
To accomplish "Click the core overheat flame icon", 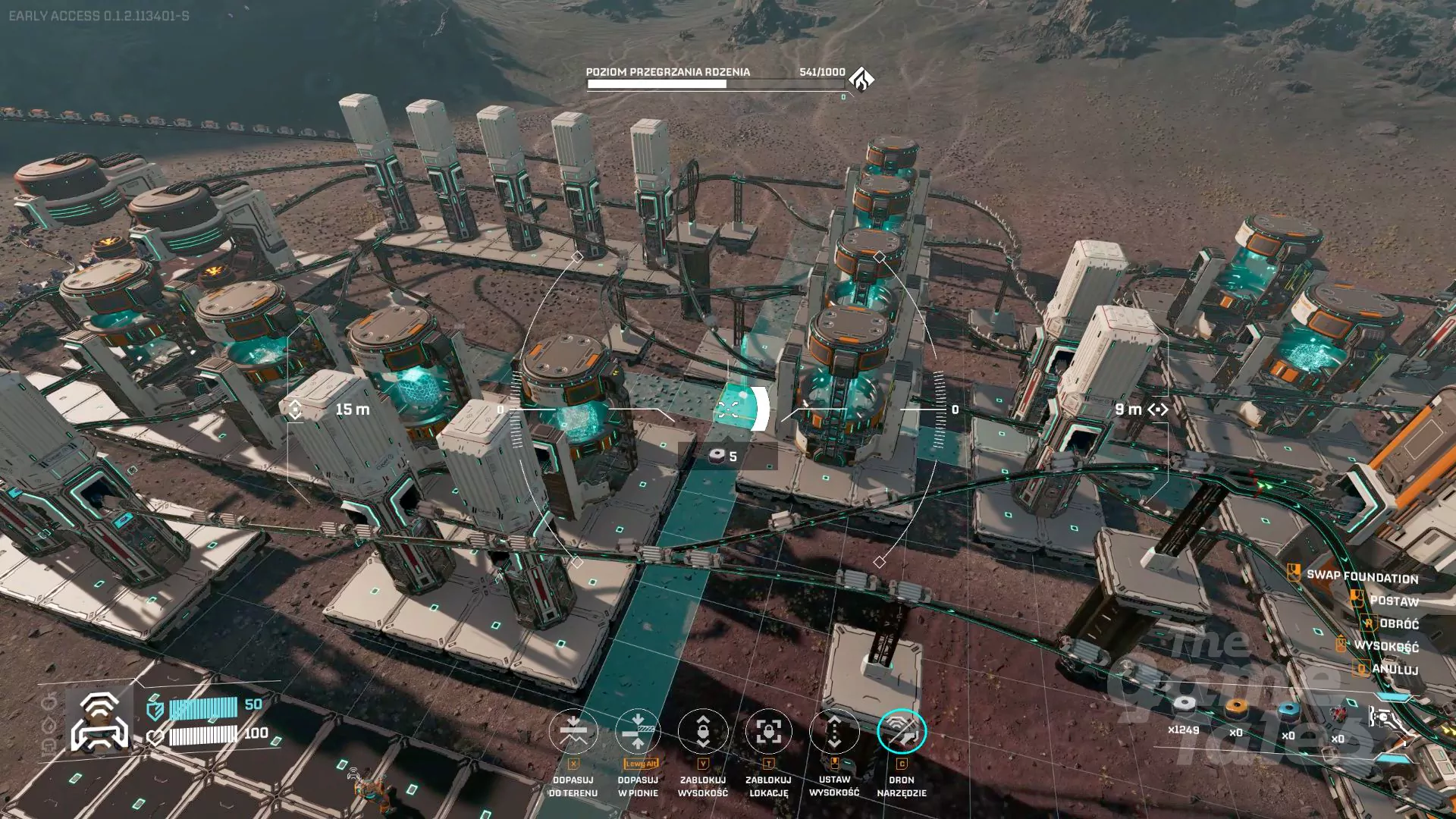I will coord(861,79).
